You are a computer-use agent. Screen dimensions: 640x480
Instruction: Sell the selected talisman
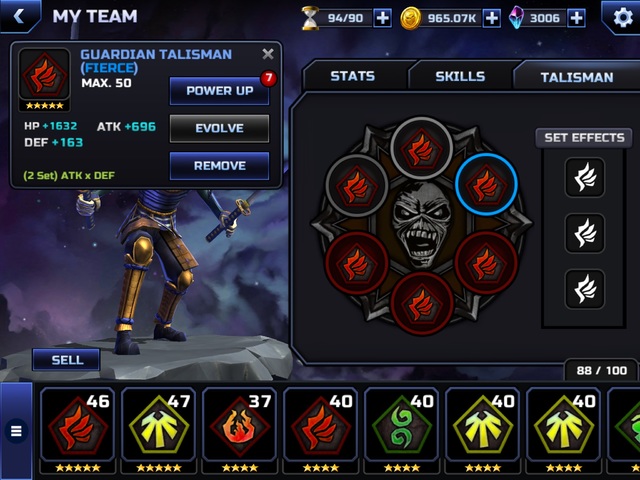(67, 360)
